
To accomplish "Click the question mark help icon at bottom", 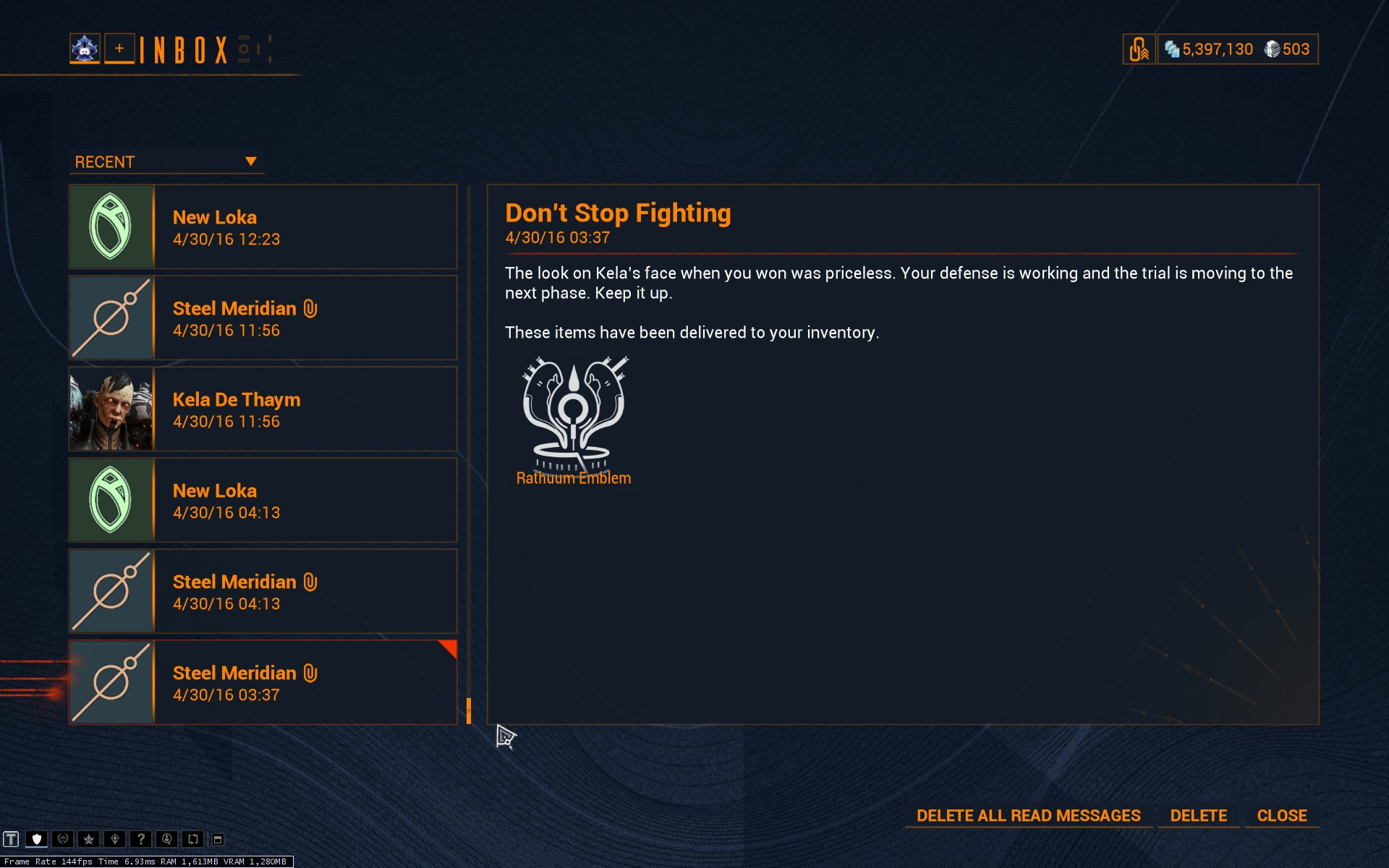I will click(x=140, y=838).
